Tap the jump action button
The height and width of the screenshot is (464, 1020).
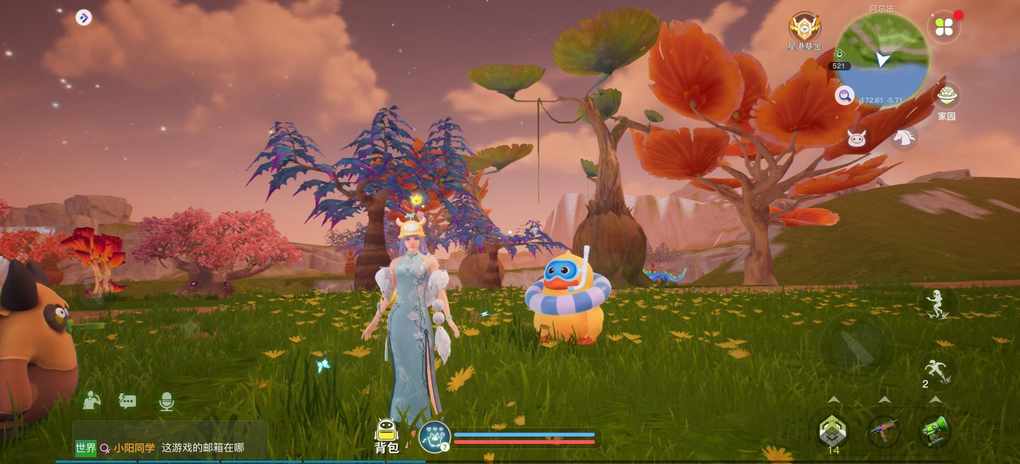937,303
